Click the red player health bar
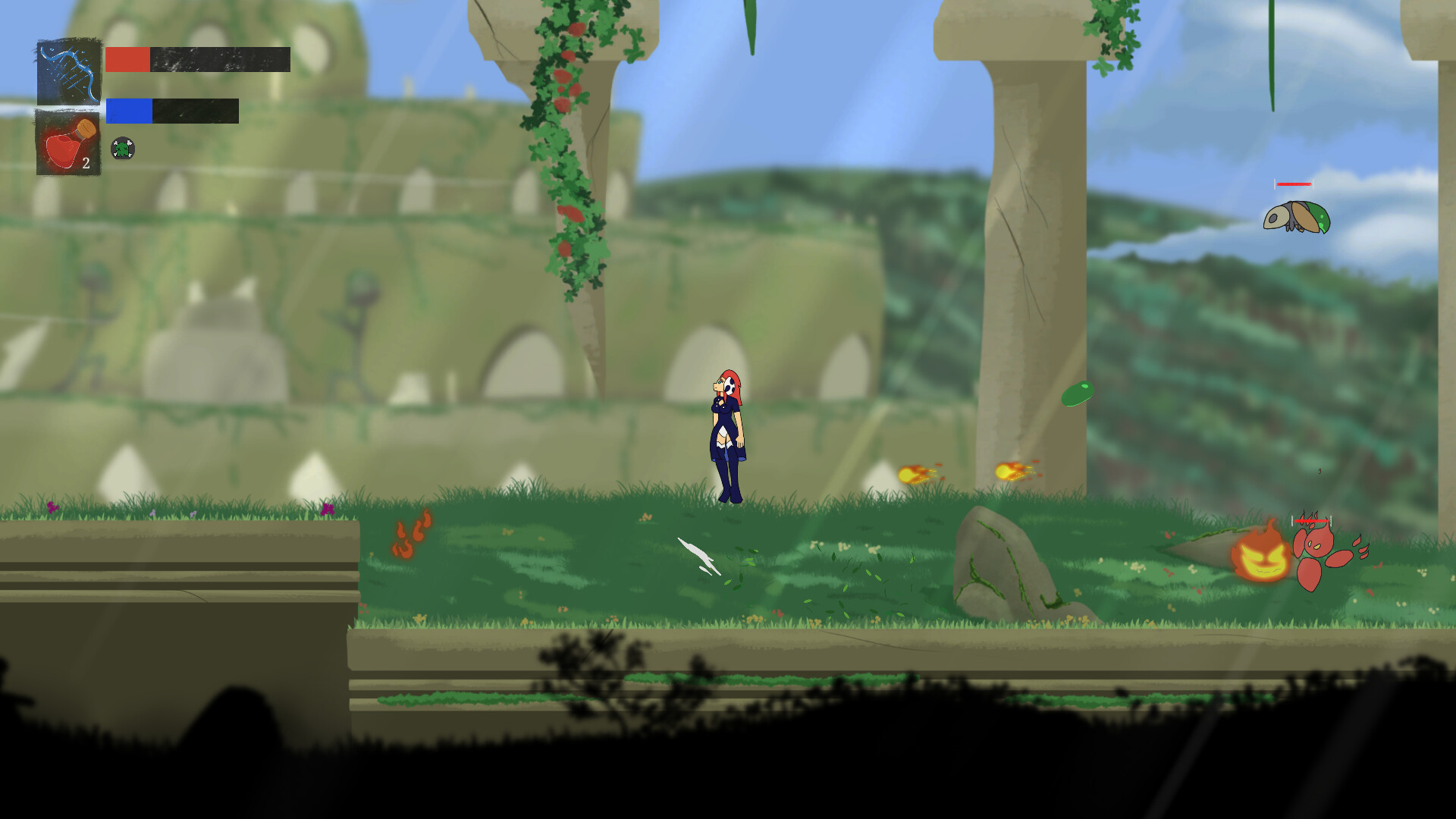1456x819 pixels. coord(127,58)
